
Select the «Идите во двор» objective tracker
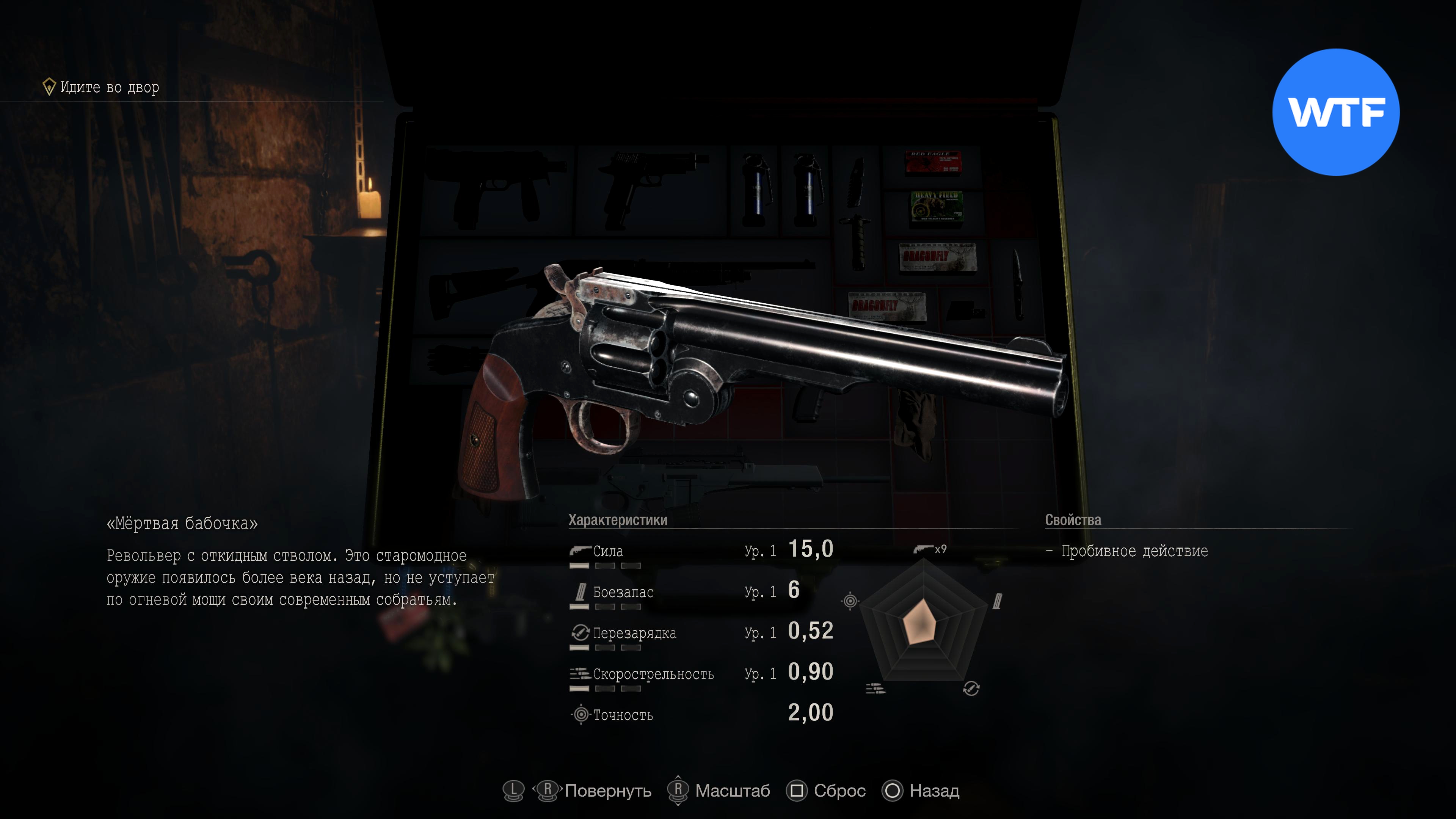click(102, 87)
